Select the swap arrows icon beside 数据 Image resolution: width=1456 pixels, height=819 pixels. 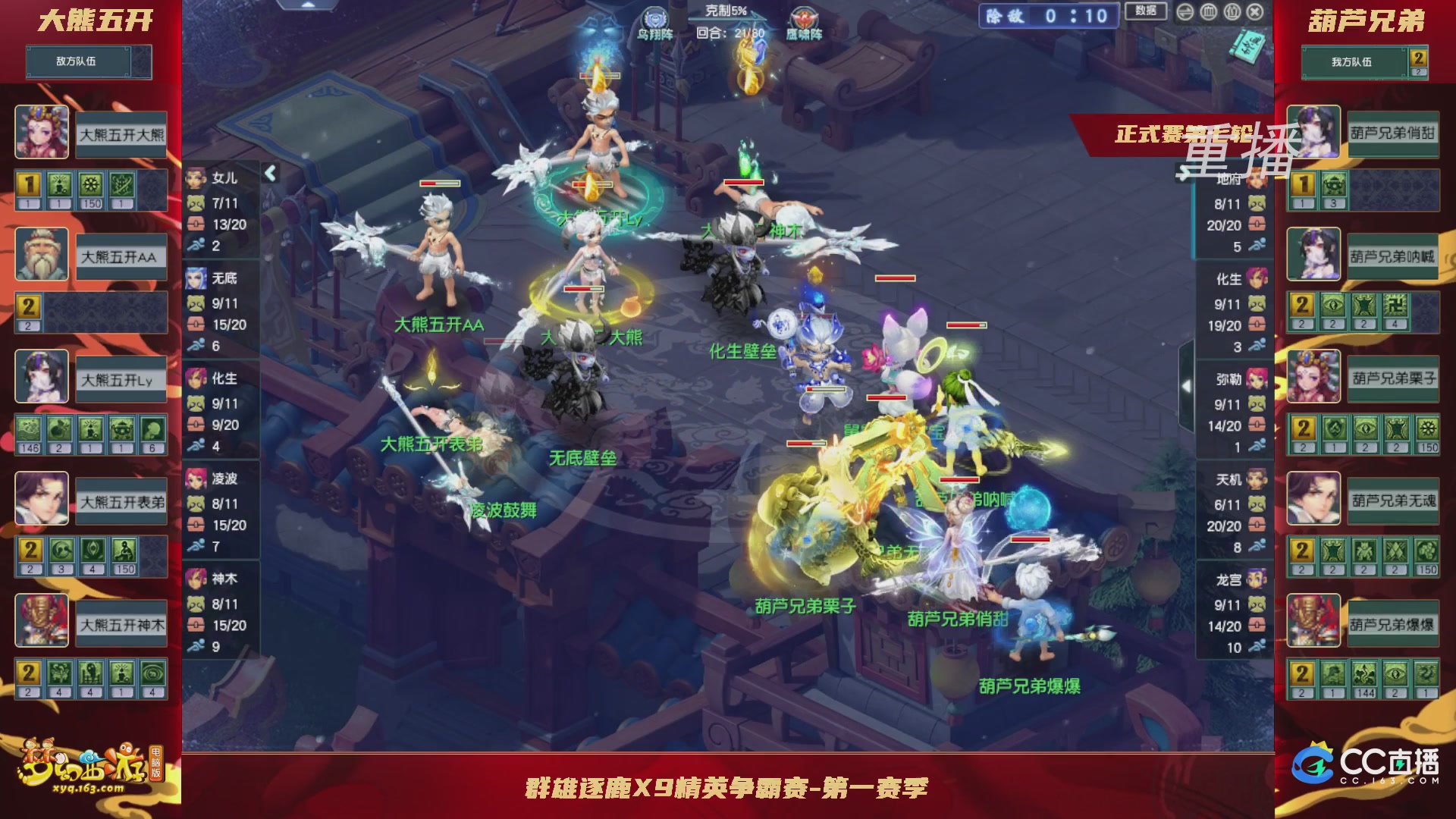pyautogui.click(x=1185, y=12)
